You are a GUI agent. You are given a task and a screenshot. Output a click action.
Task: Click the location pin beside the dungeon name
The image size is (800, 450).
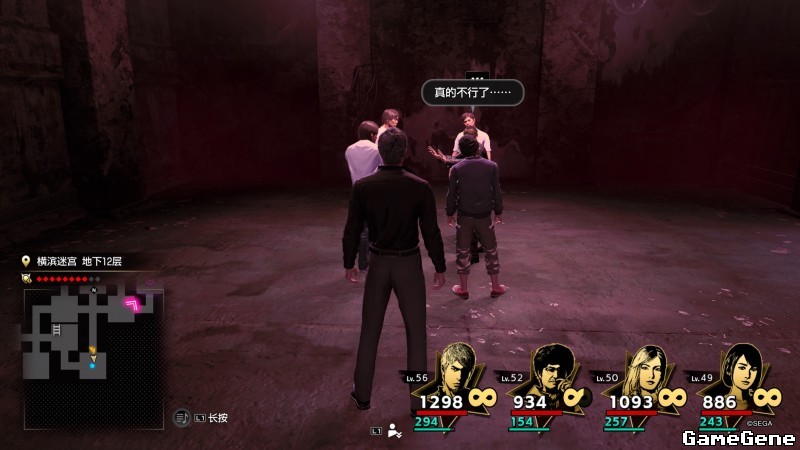[27, 261]
